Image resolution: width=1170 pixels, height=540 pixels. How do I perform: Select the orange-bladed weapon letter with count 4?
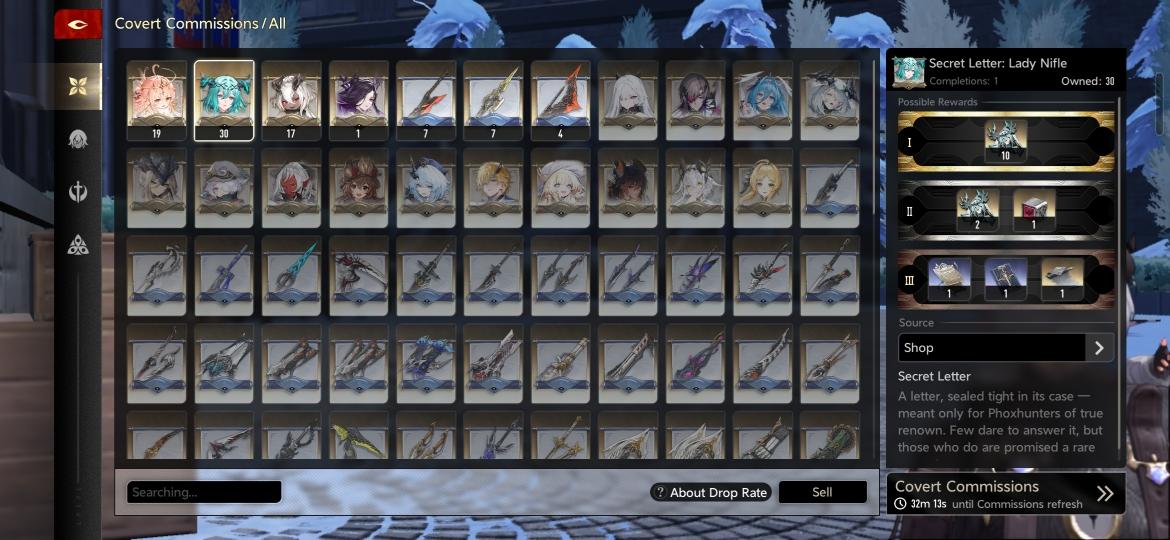(560, 99)
